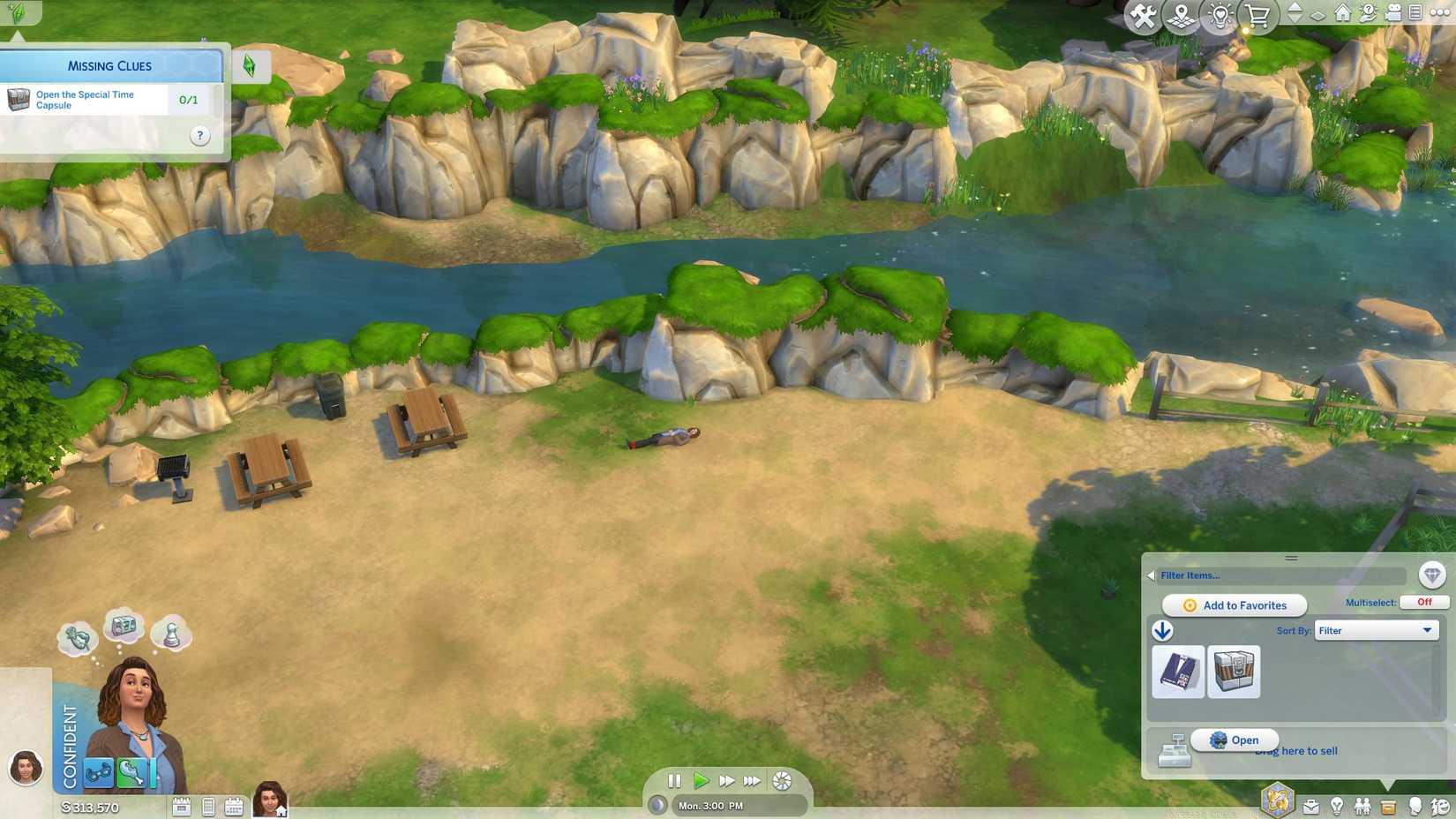Screen dimensions: 1456x819
Task: Expand the inventory panel drag handle
Action: (x=1291, y=559)
